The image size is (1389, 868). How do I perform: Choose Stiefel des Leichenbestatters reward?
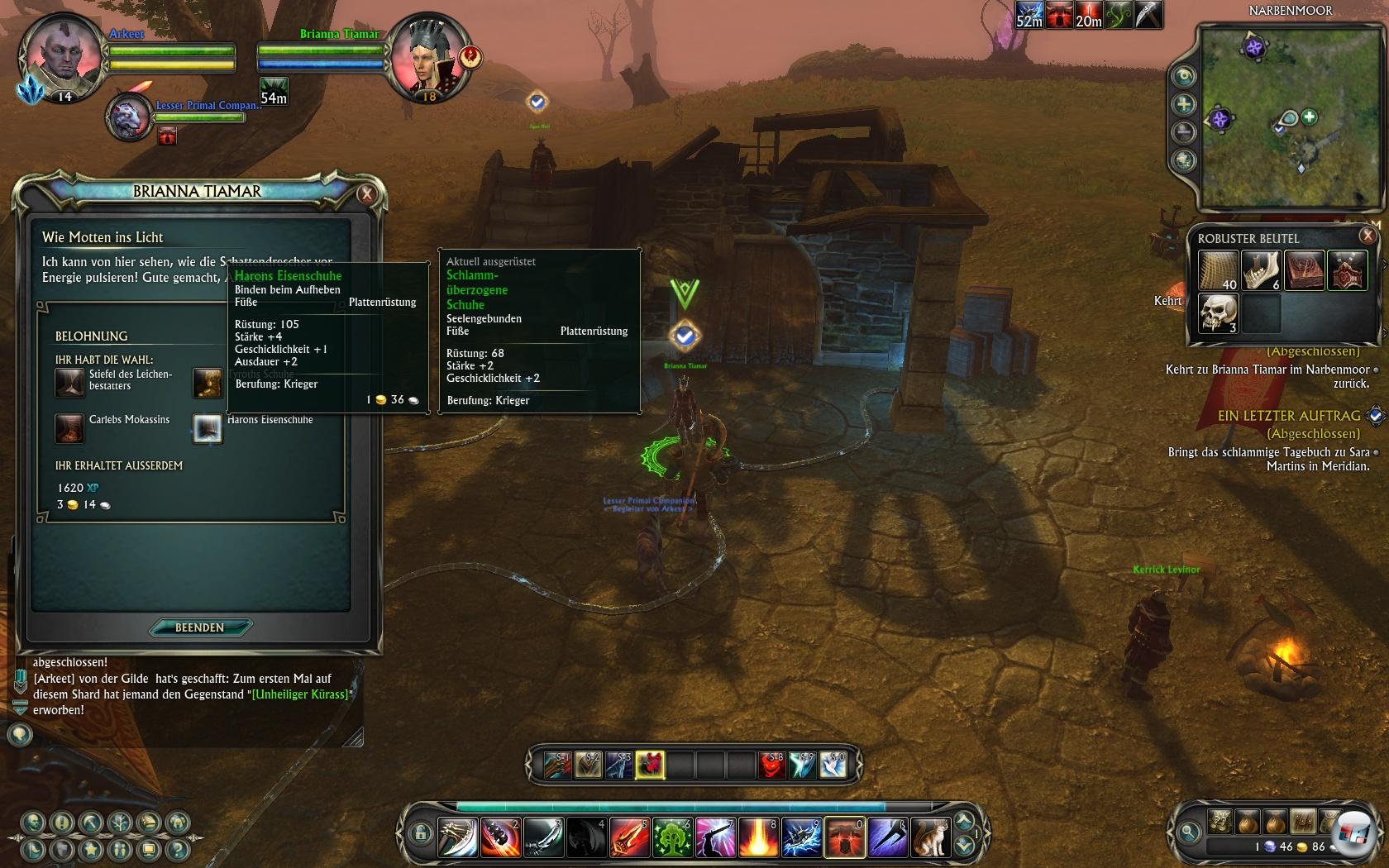[x=69, y=382]
